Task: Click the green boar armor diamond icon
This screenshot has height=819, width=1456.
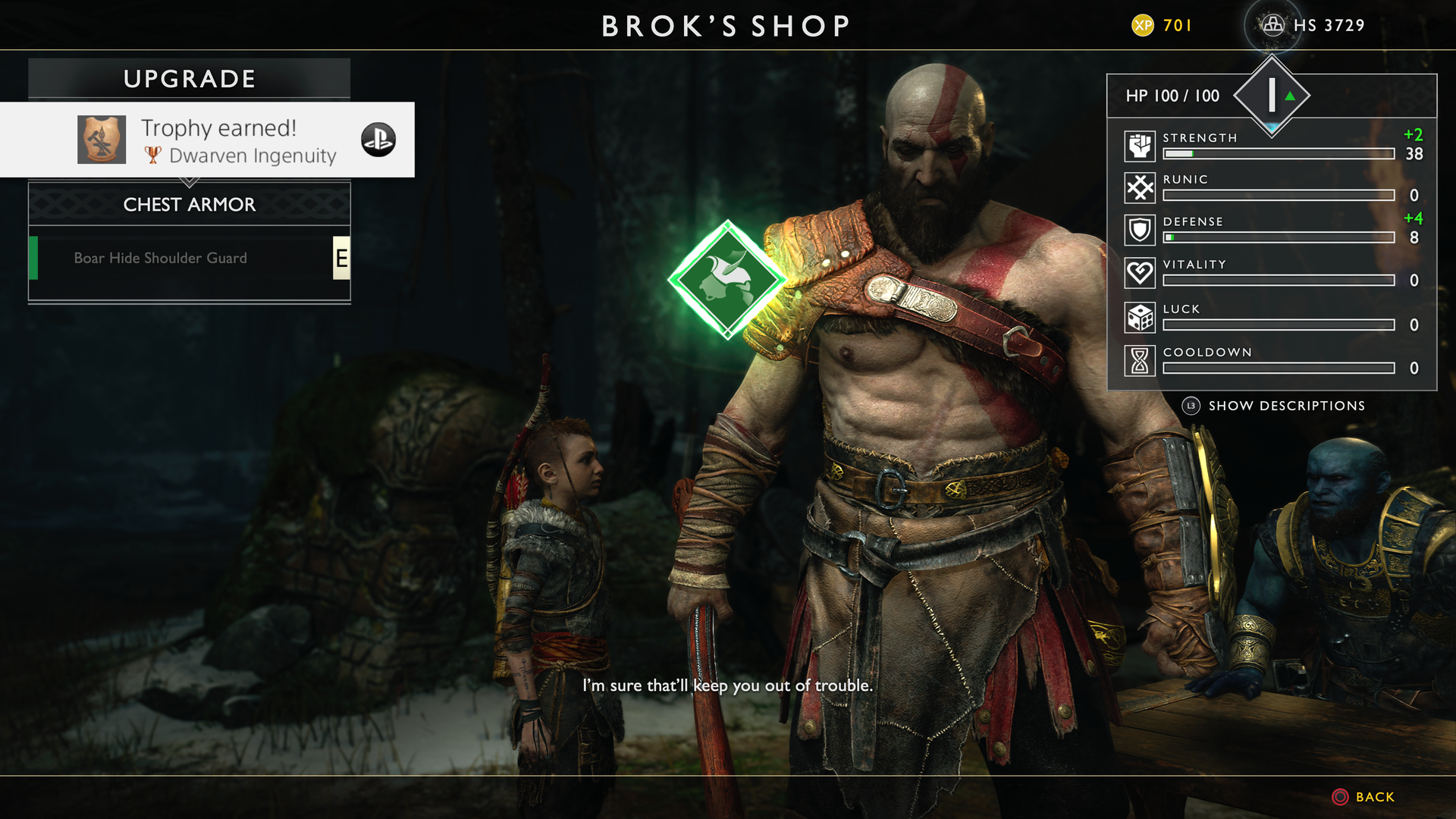Action: tap(727, 280)
